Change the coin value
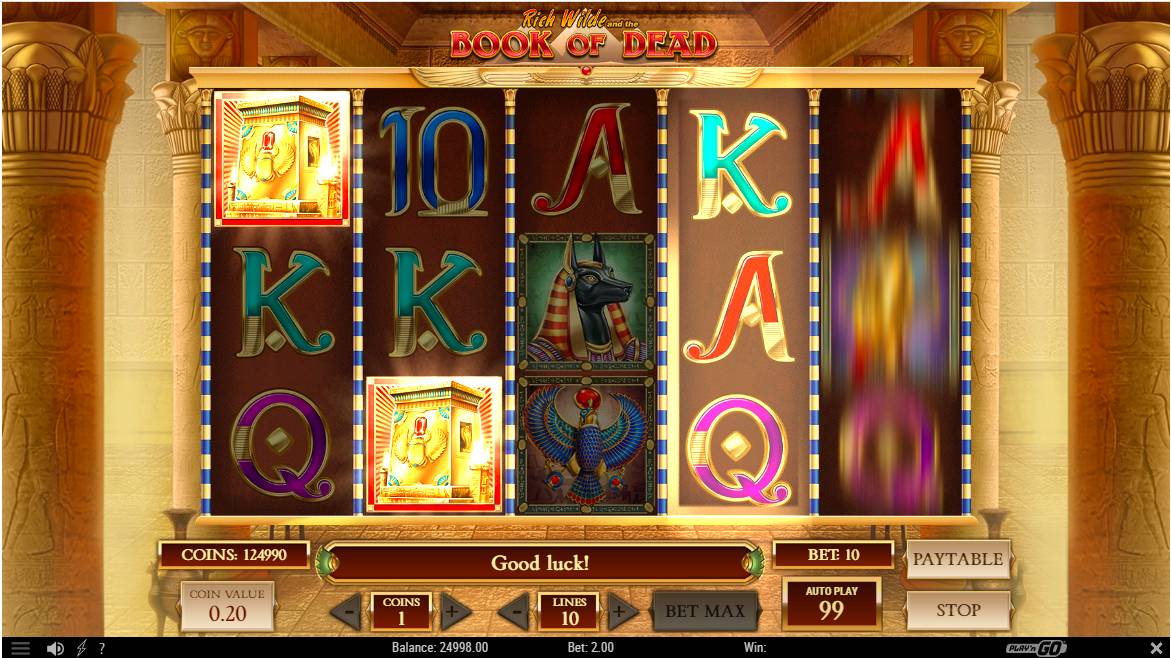The height and width of the screenshot is (658, 1171). coord(227,606)
